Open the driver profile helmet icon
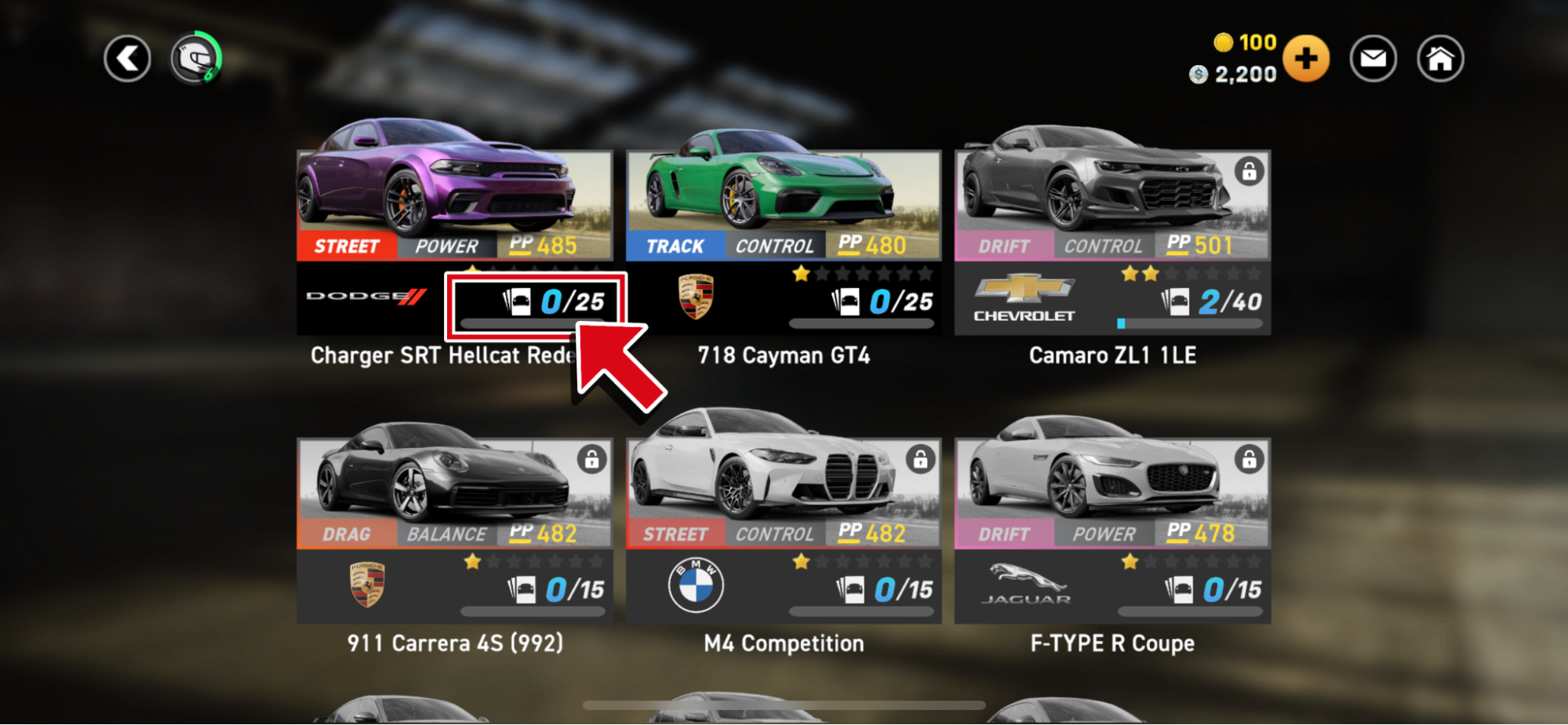The width and height of the screenshot is (1568, 725). pyautogui.click(x=196, y=58)
